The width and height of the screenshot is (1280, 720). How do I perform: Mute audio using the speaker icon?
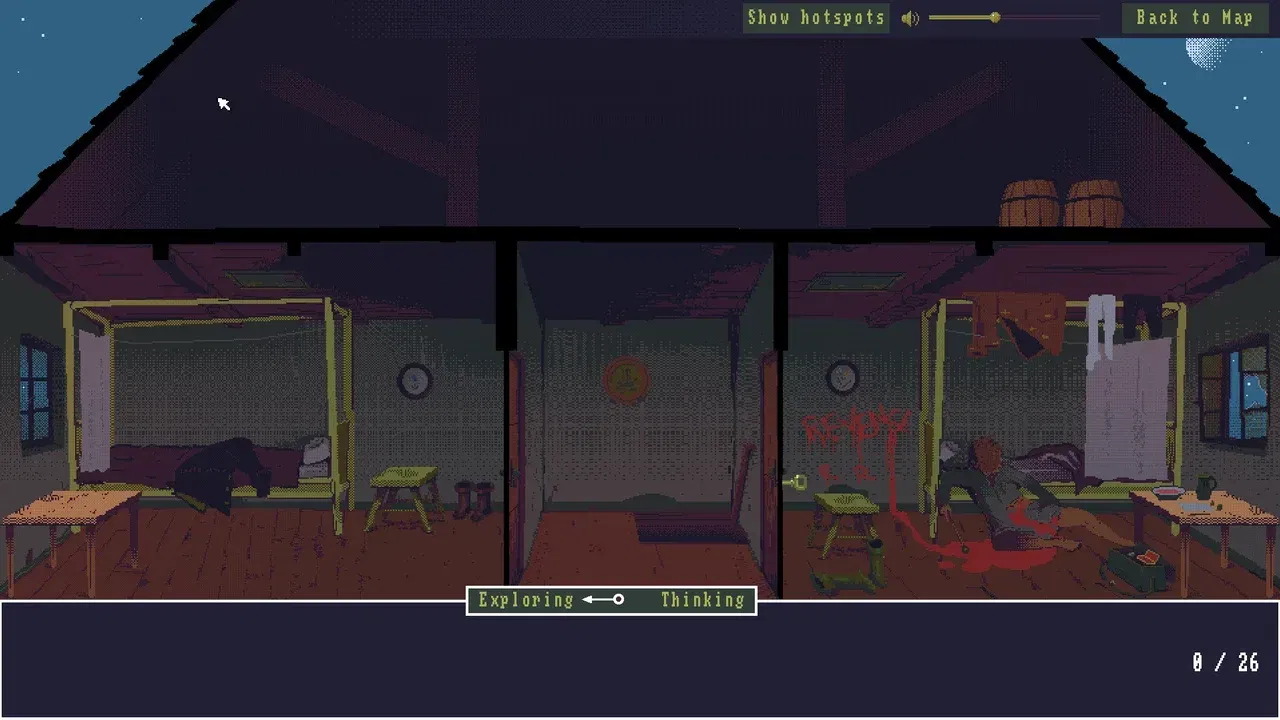tap(911, 17)
